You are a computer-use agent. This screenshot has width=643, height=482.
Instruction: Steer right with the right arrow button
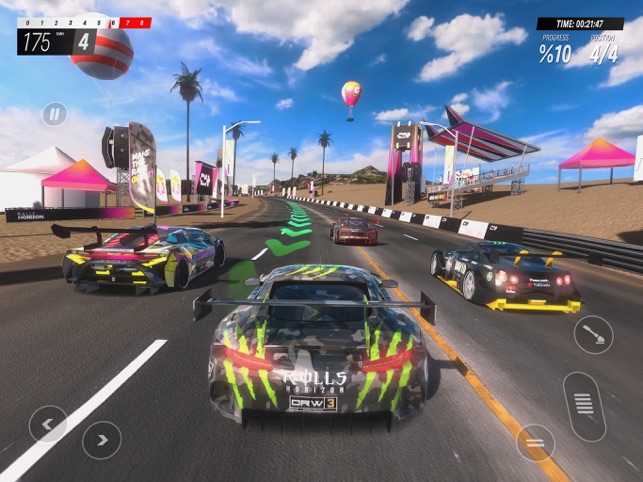click(101, 440)
